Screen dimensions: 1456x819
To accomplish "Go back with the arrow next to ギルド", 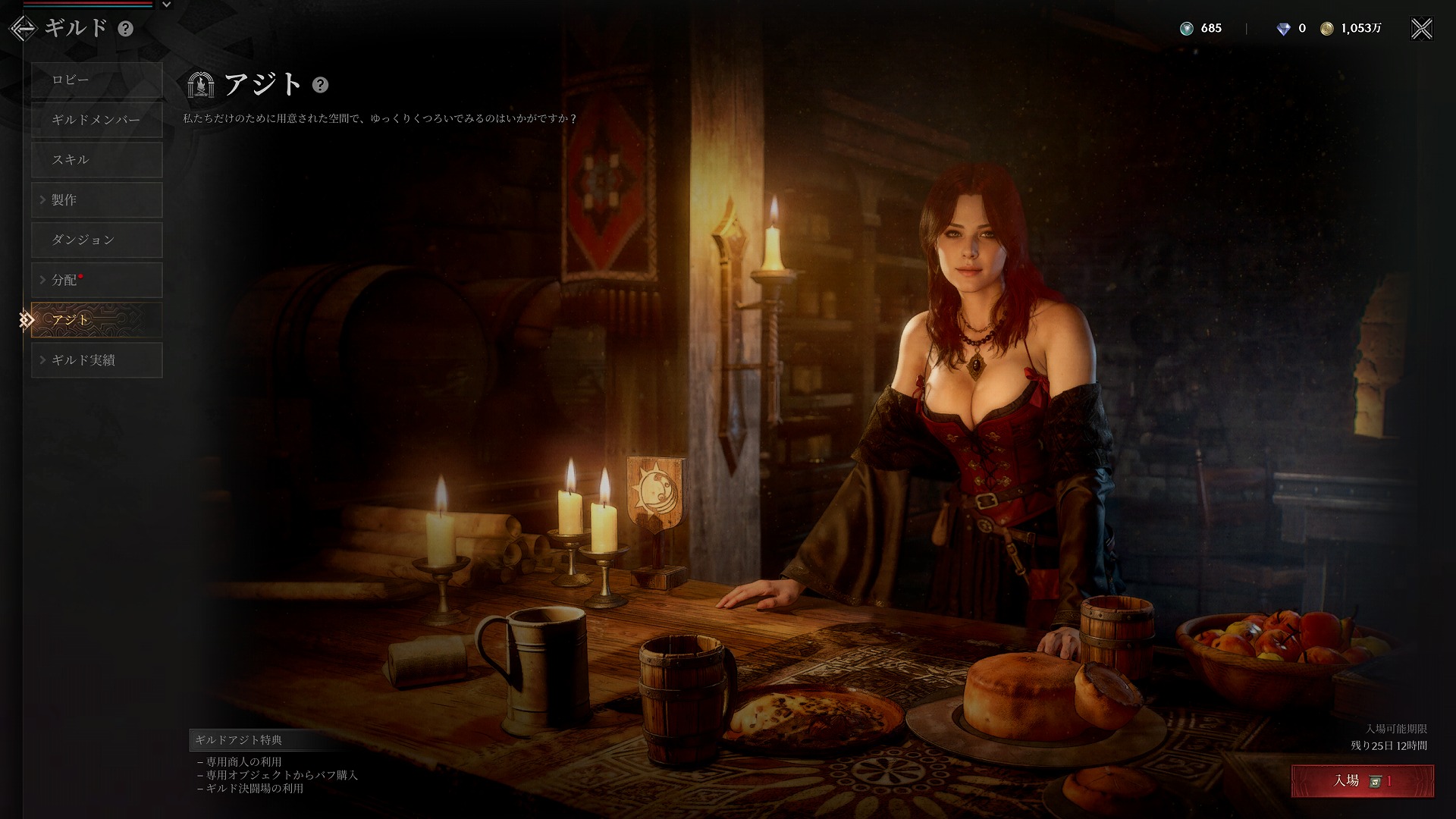I will (23, 29).
